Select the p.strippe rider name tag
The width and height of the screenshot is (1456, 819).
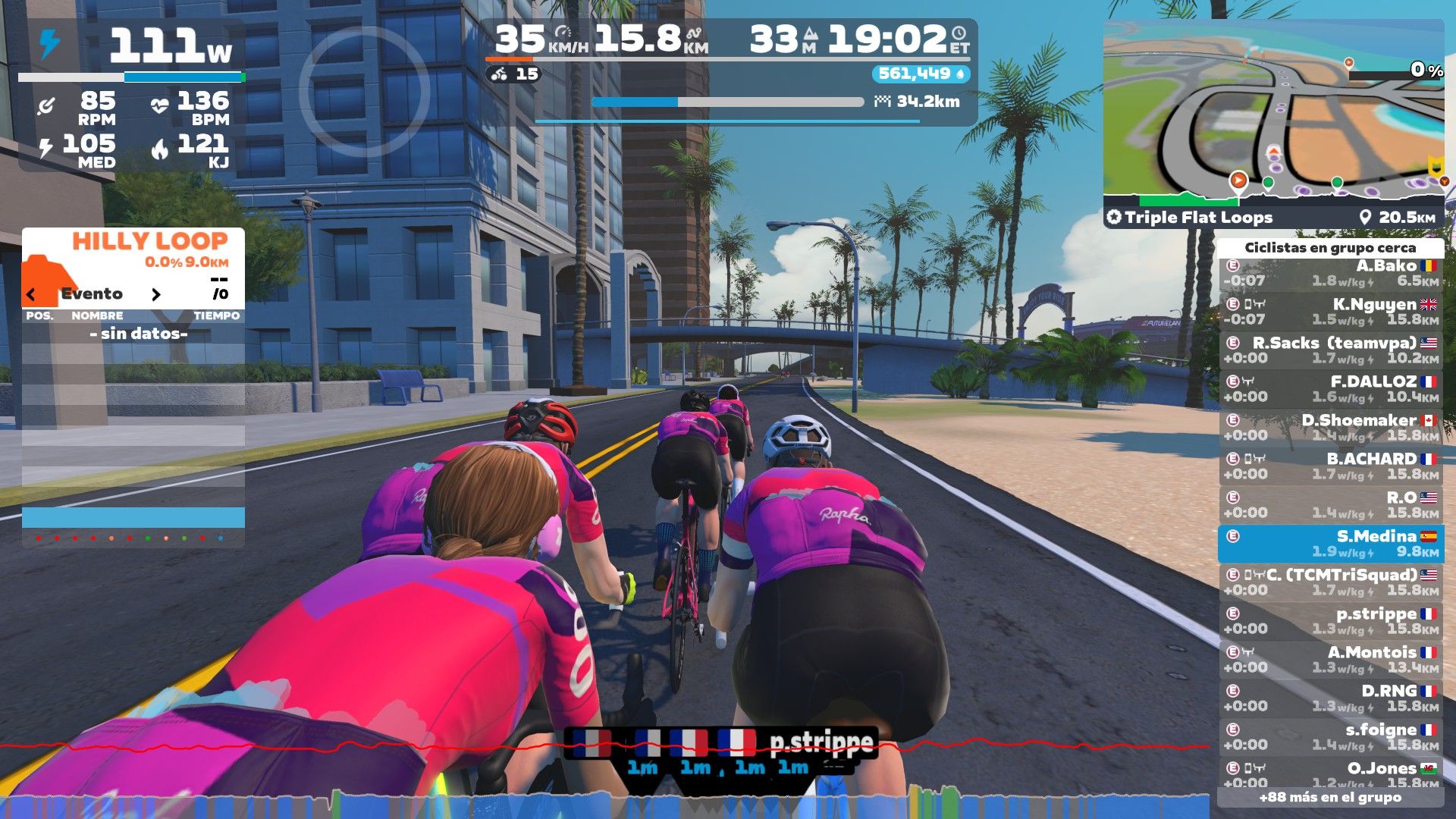point(821,742)
